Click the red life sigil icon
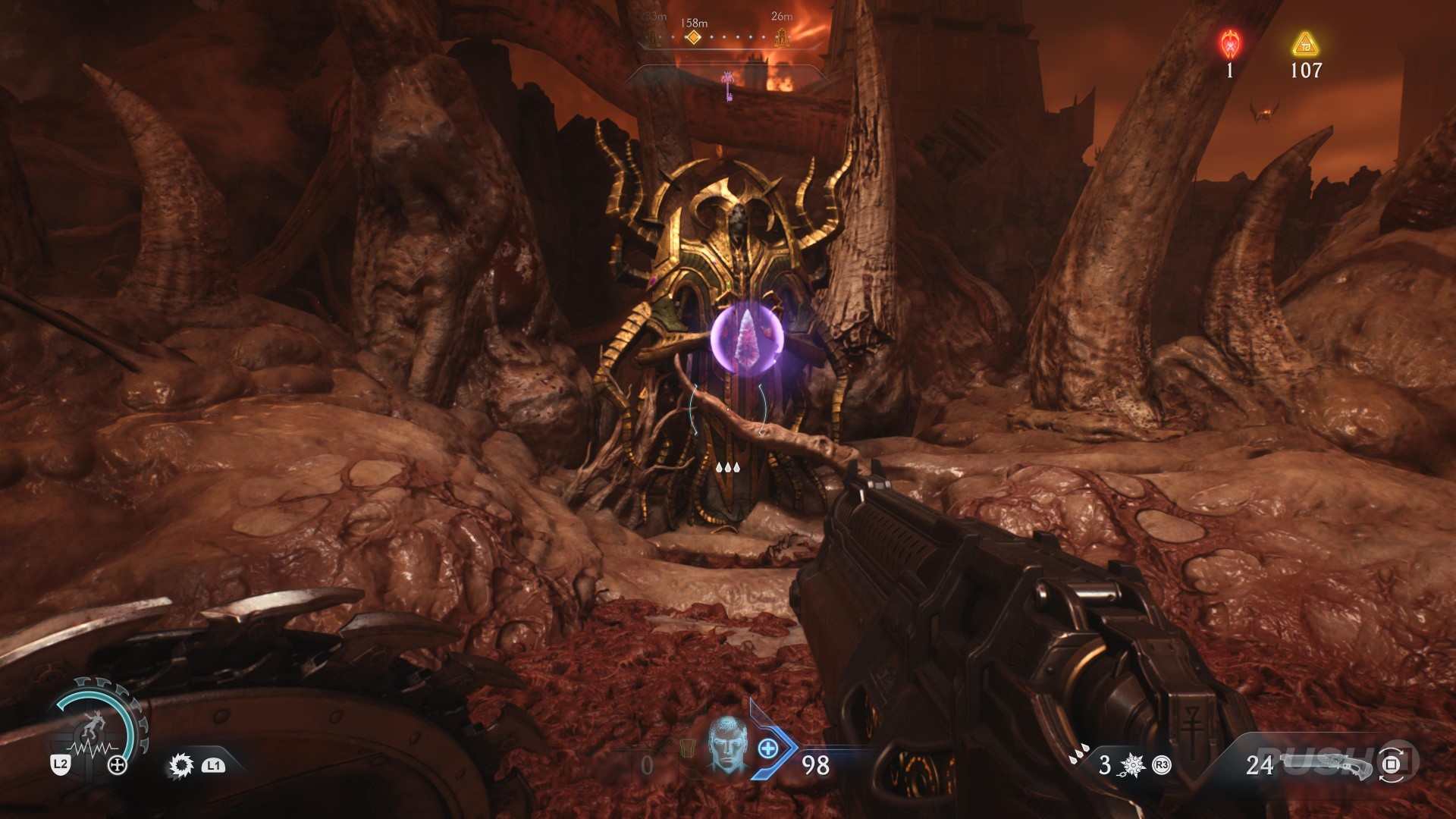1456x819 pixels. pyautogui.click(x=1229, y=44)
